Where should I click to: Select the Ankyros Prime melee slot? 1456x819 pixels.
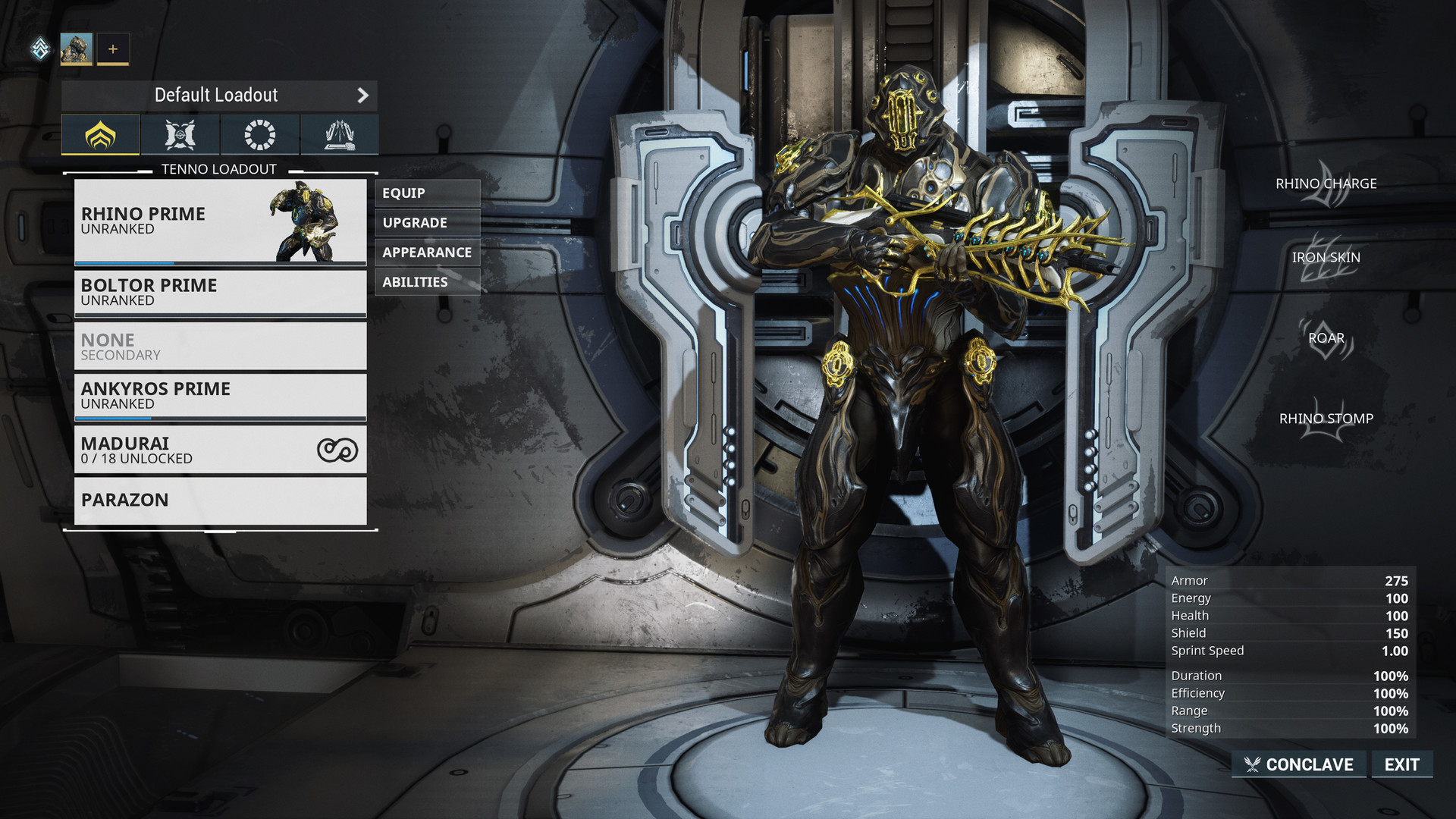(x=220, y=395)
